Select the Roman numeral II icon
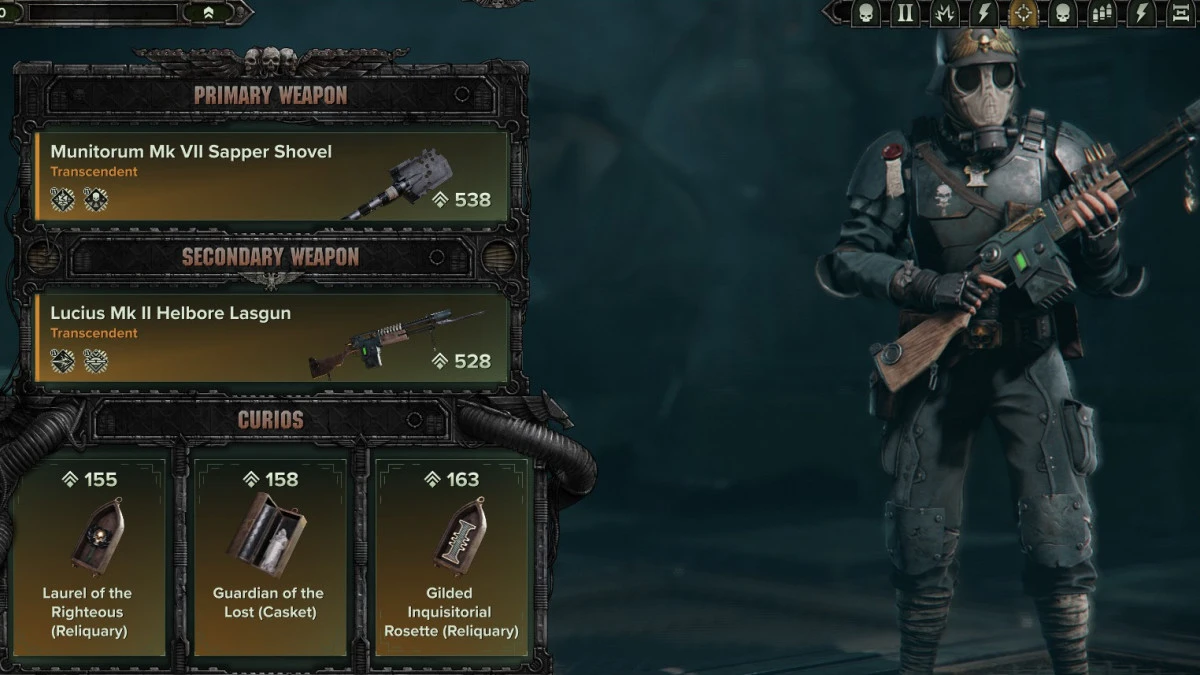Image resolution: width=1200 pixels, height=675 pixels. 906,13
